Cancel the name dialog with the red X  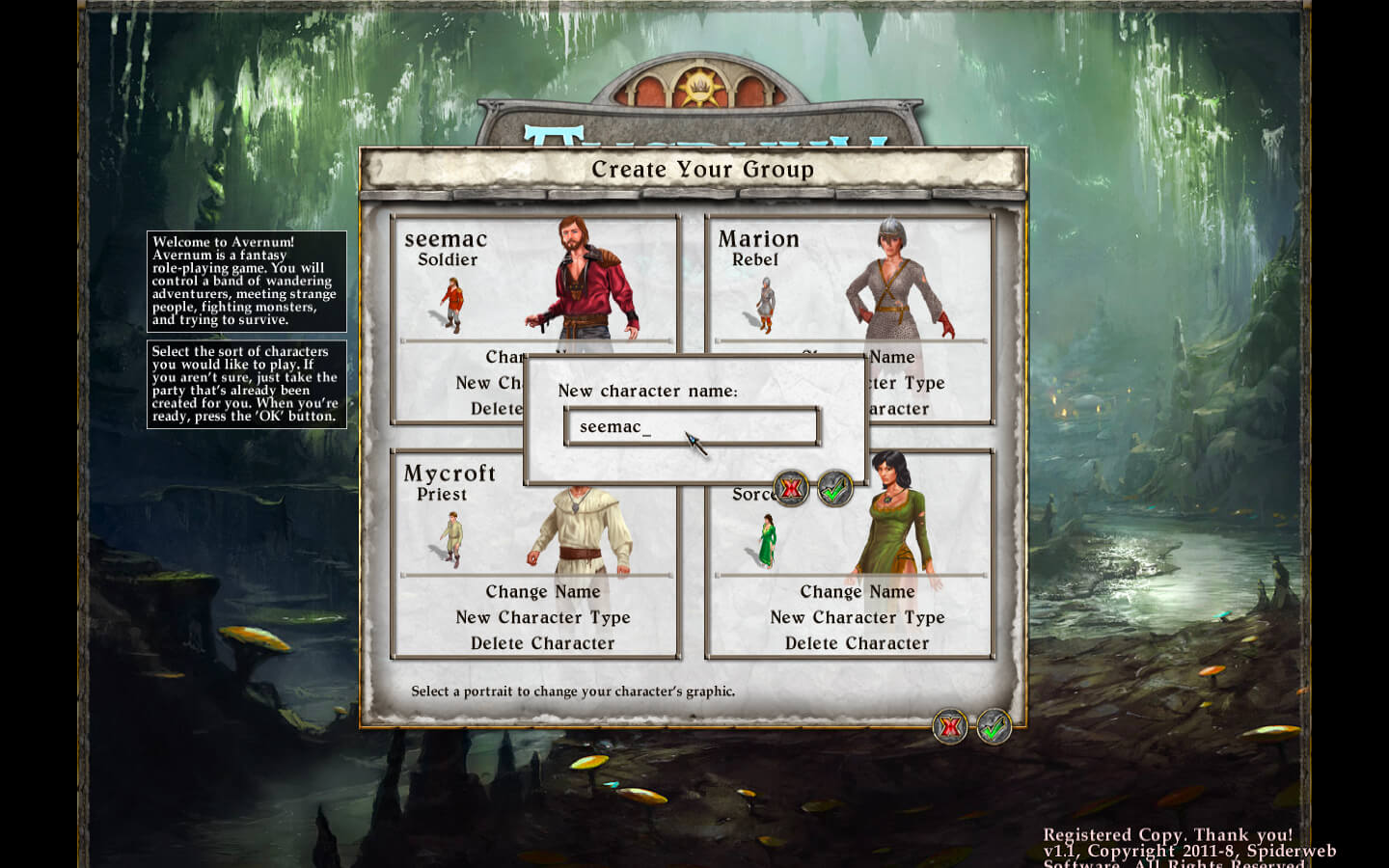click(792, 489)
